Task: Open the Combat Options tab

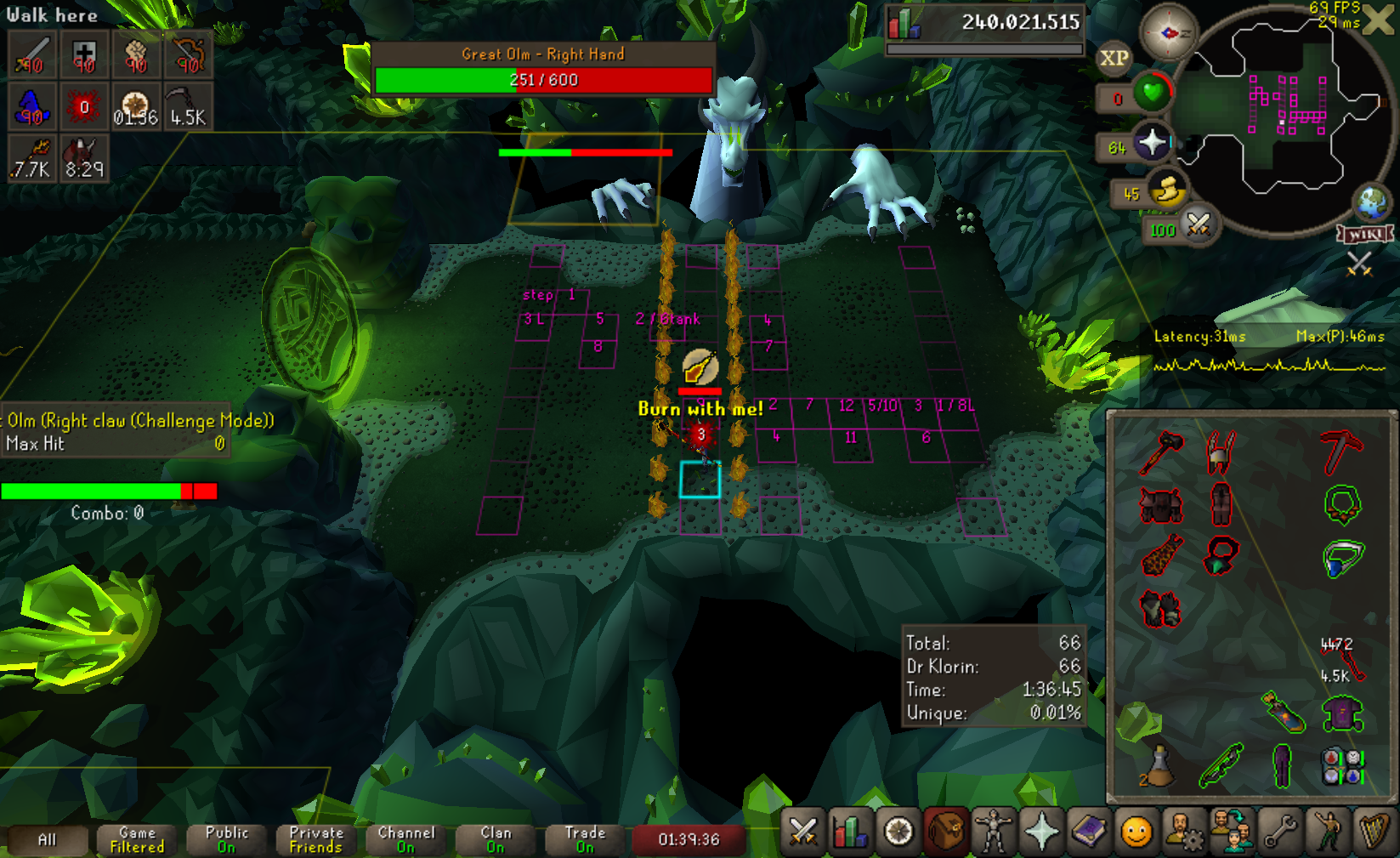Action: pos(802,832)
